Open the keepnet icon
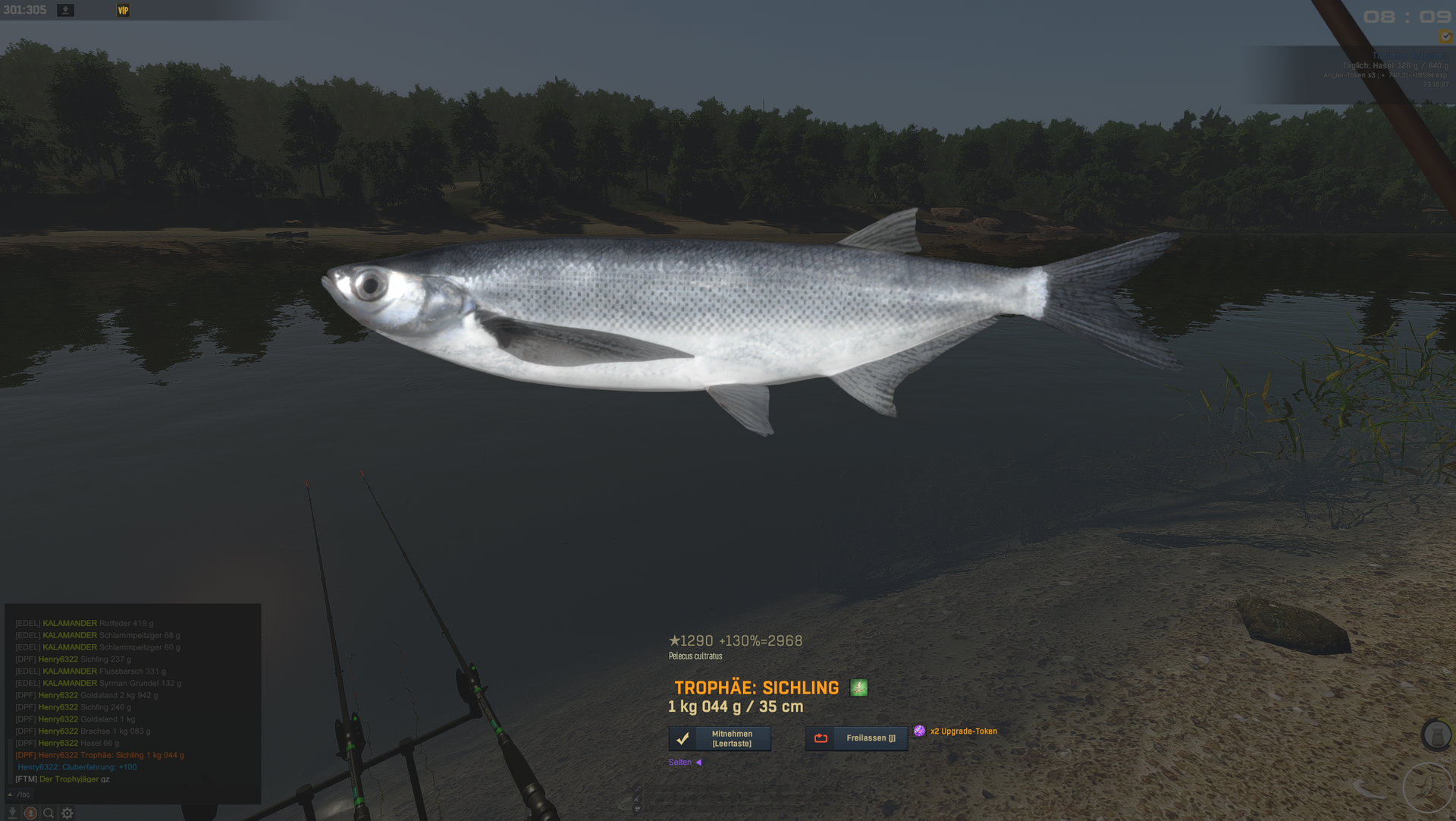1456x821 pixels. 1436,734
